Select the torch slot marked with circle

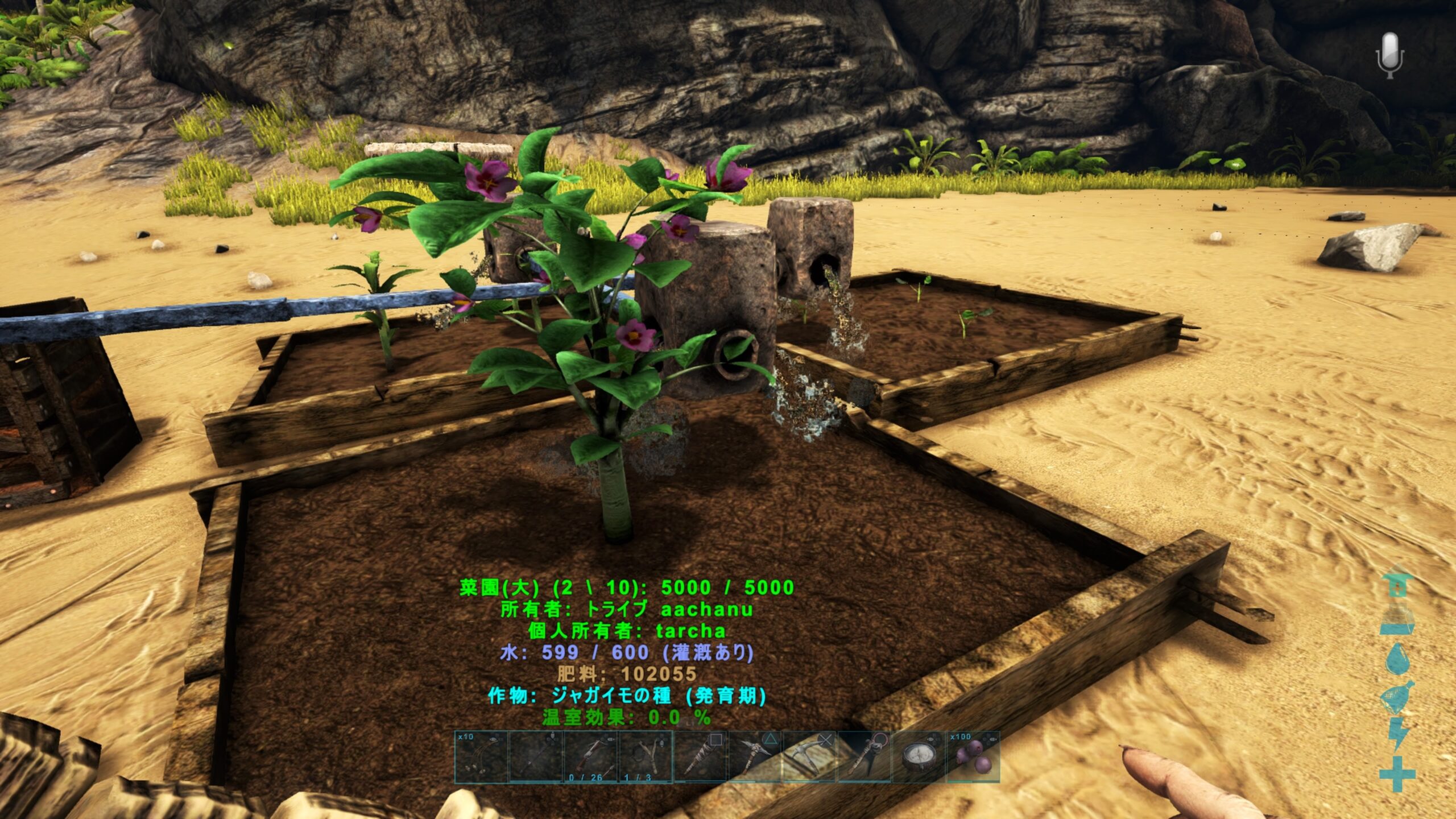click(864, 757)
